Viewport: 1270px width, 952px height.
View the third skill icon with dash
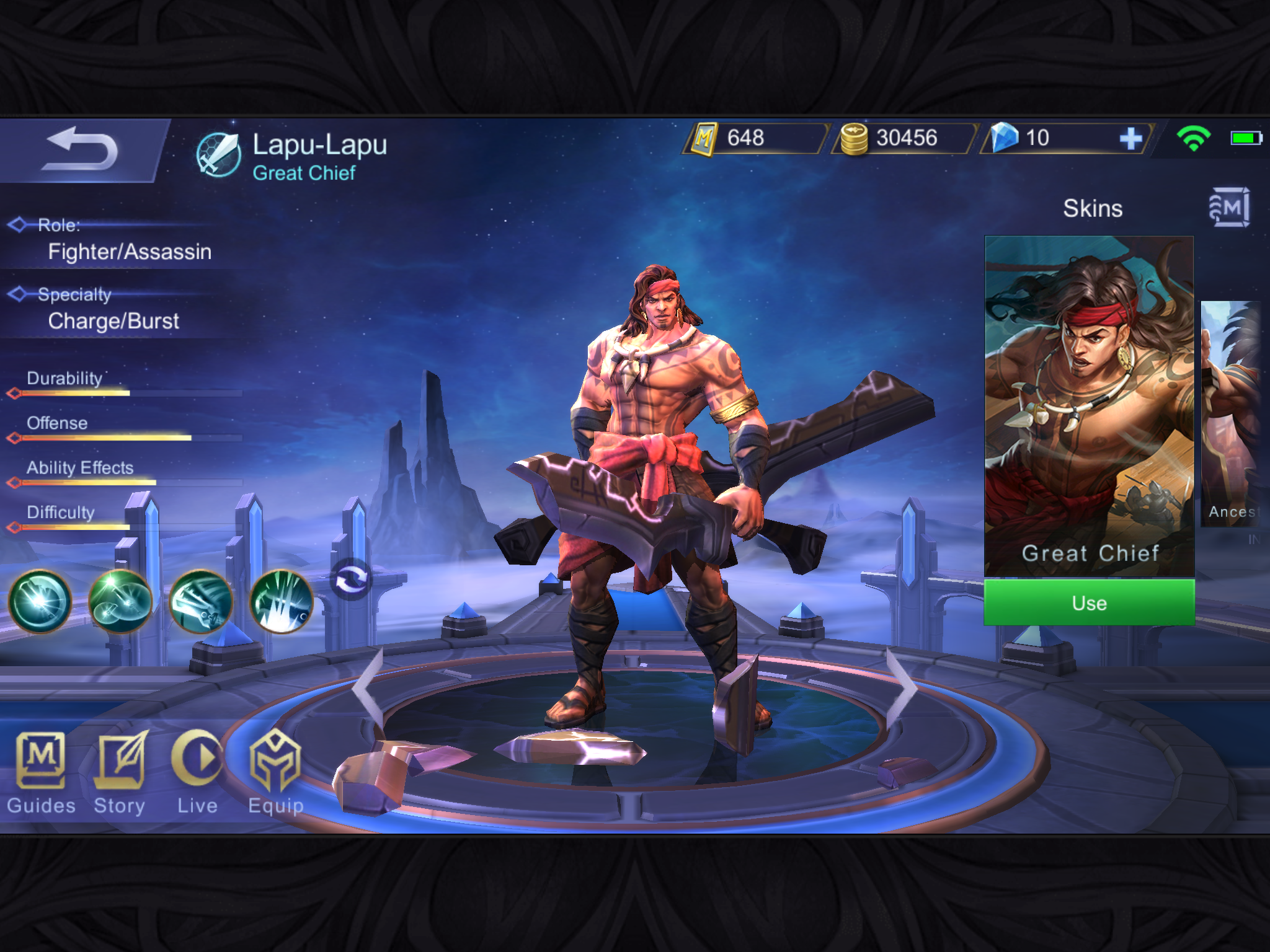click(201, 601)
